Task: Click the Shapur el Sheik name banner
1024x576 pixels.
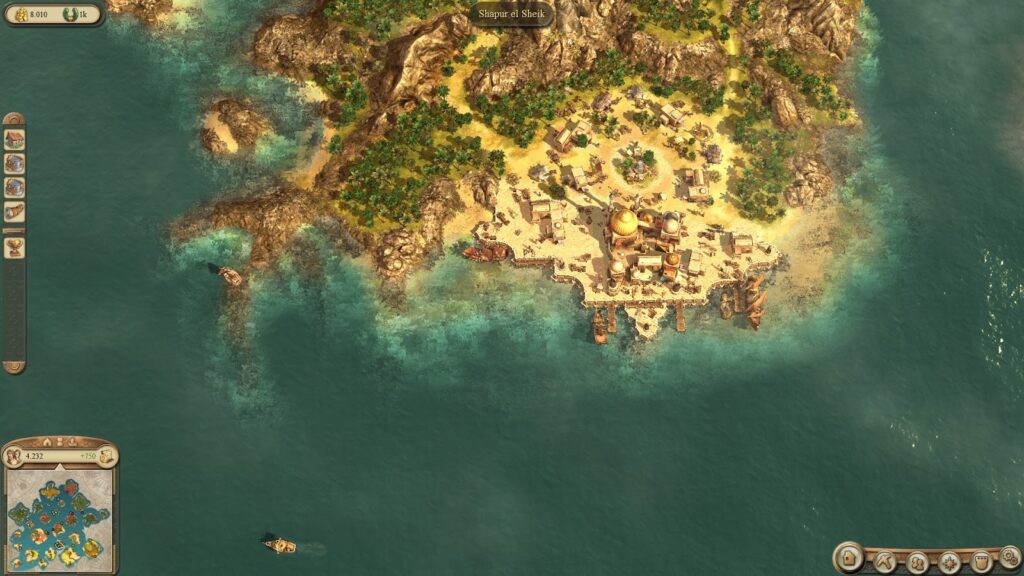Action: 512,14
